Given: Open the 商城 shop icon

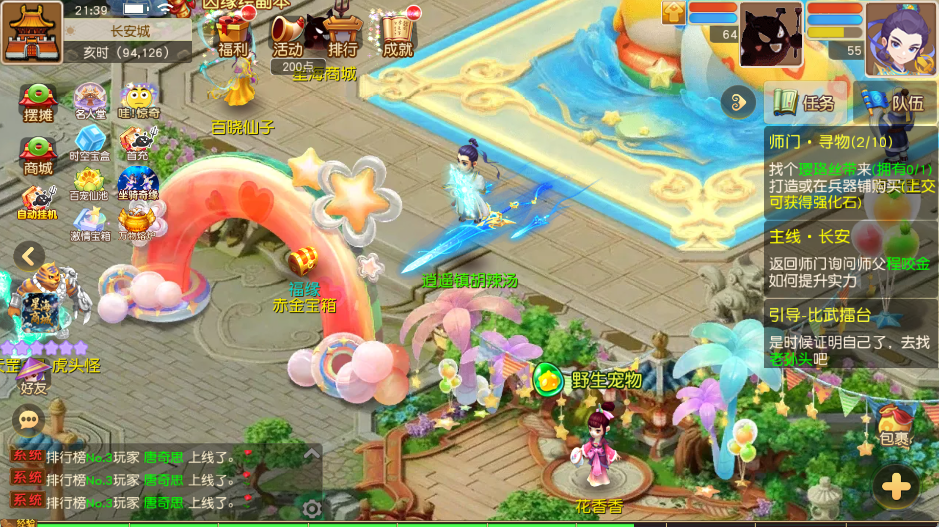Looking at the screenshot, I should tap(38, 155).
